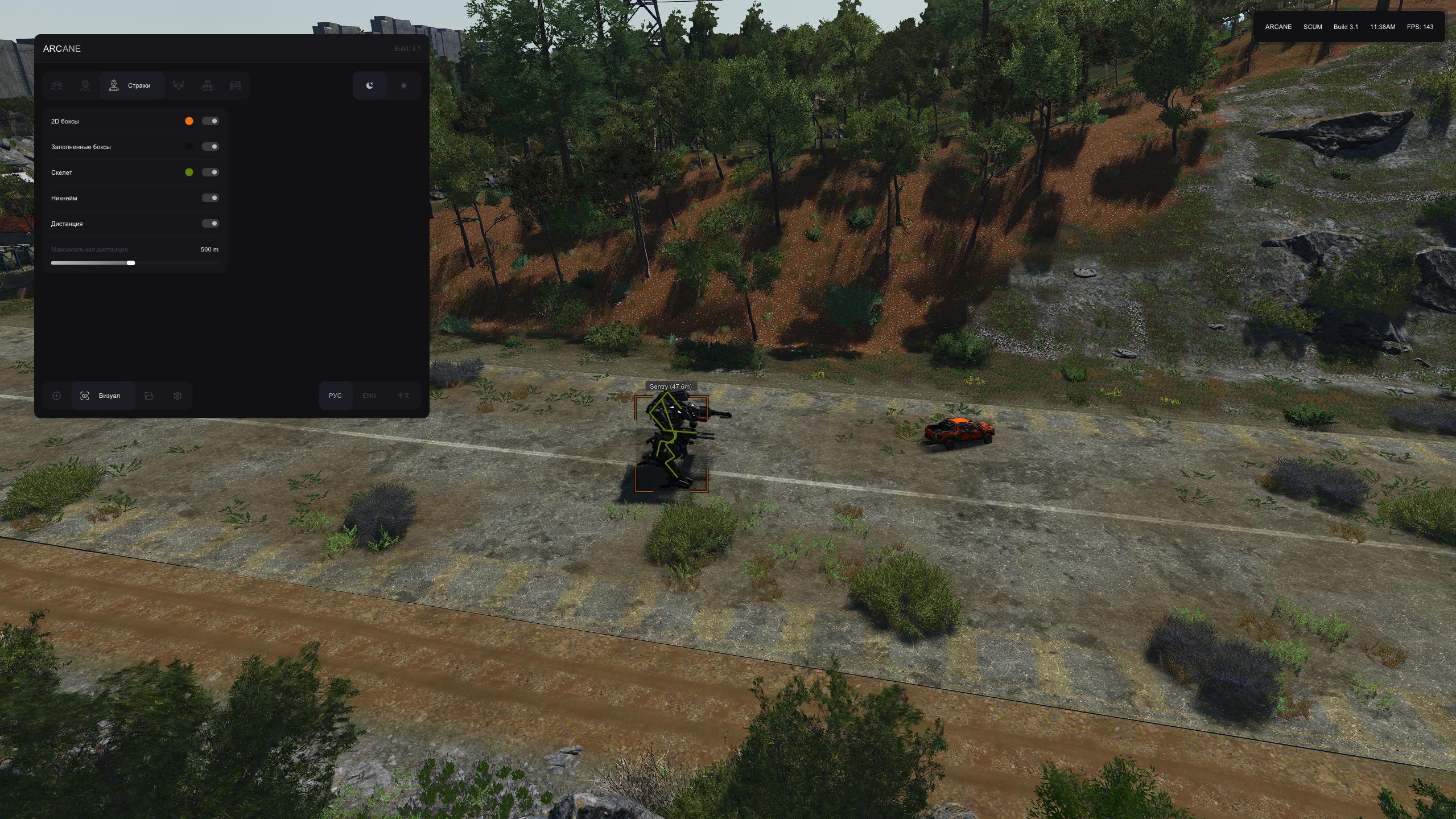Viewport: 1456px width, 819px height.
Task: Pick the orange 2D боксы color swatch
Action: pos(189,121)
